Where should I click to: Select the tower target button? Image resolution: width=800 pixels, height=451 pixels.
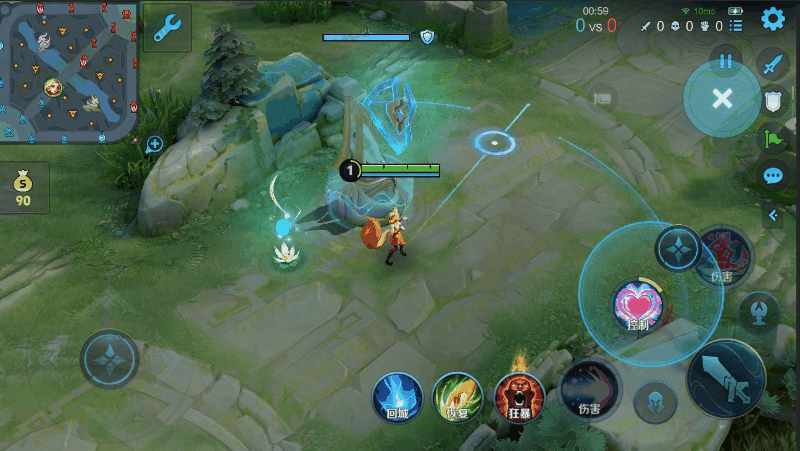(760, 311)
